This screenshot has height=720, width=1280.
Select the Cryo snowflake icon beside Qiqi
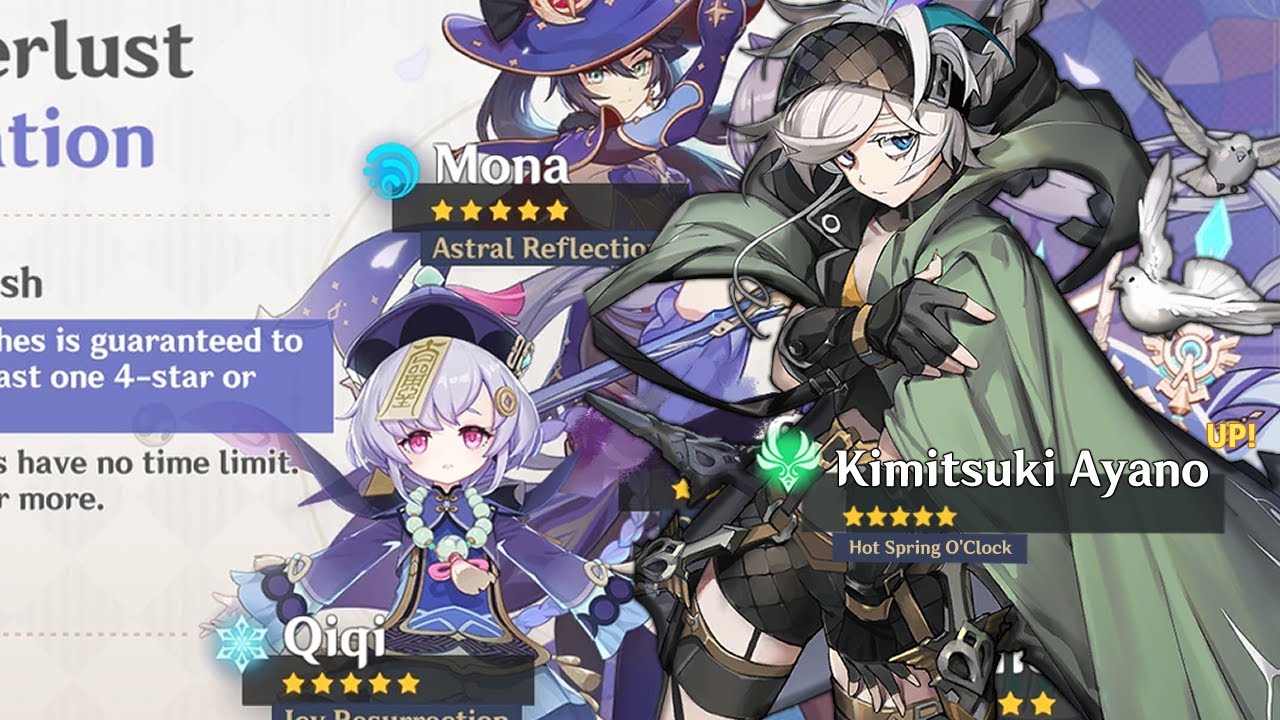[244, 641]
